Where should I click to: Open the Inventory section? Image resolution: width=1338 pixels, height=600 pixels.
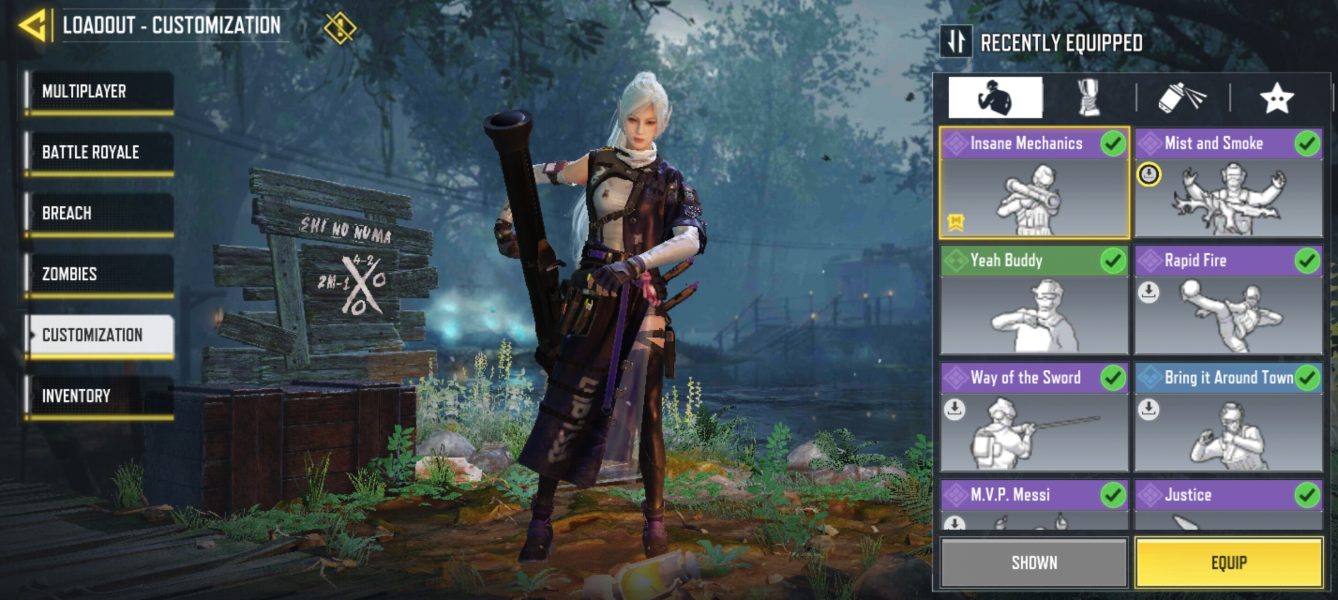pos(98,397)
